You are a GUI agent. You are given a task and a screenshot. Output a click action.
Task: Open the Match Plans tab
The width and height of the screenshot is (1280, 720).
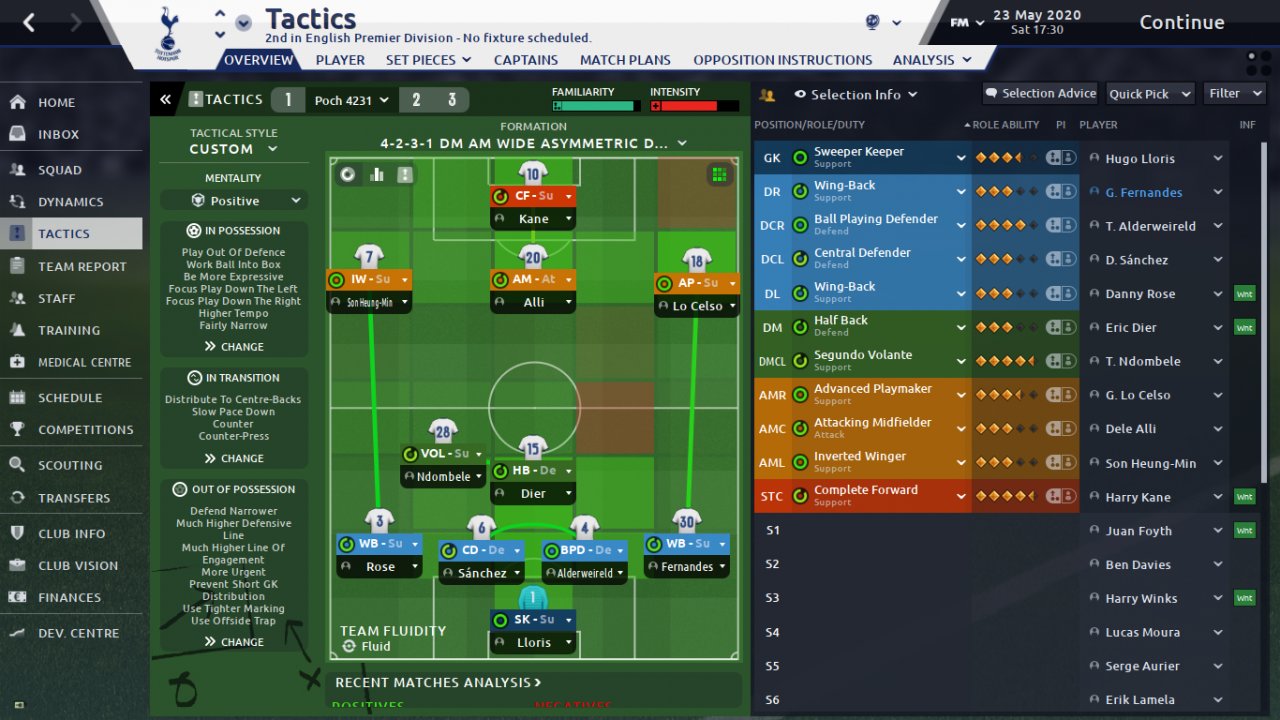(625, 60)
